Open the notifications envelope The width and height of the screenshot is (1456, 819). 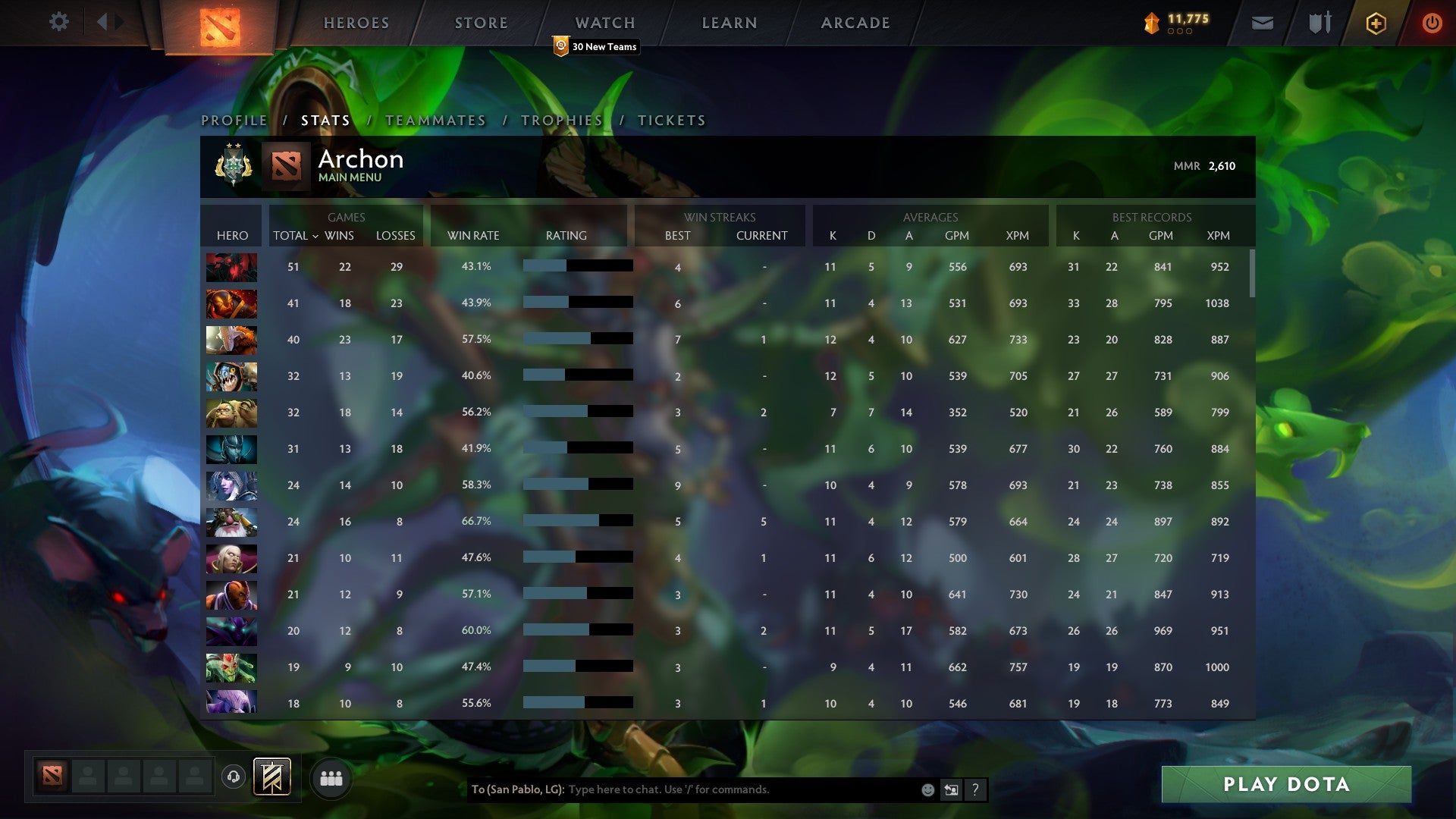pos(1263,22)
